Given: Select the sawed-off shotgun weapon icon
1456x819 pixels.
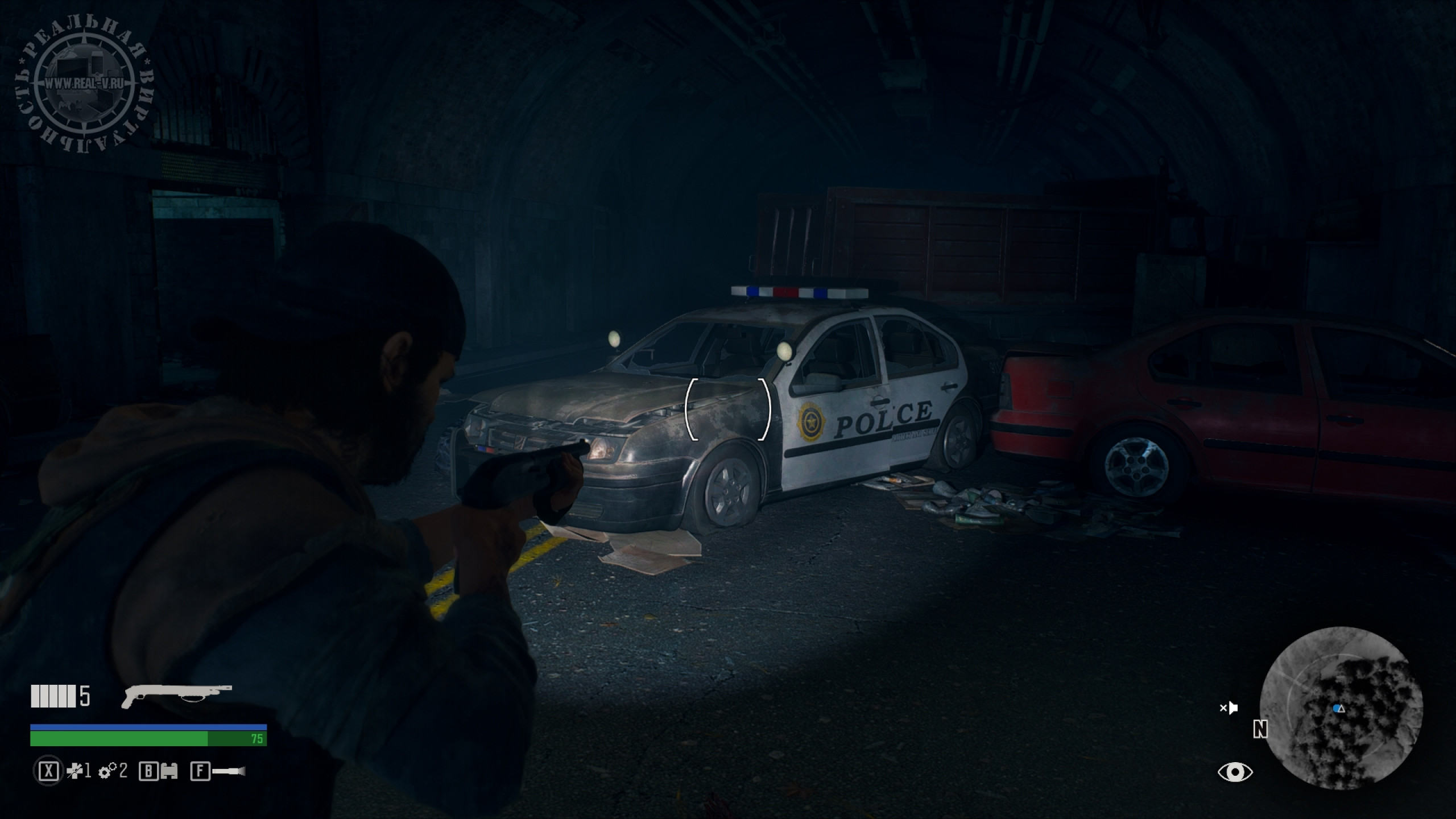Looking at the screenshot, I should pyautogui.click(x=176, y=695).
